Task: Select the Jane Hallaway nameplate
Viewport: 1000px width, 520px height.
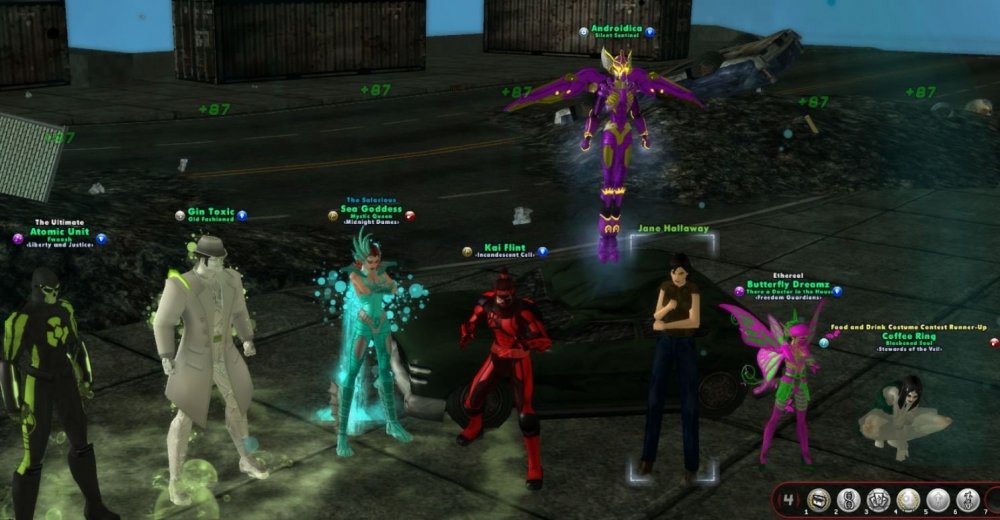Action: tap(672, 229)
